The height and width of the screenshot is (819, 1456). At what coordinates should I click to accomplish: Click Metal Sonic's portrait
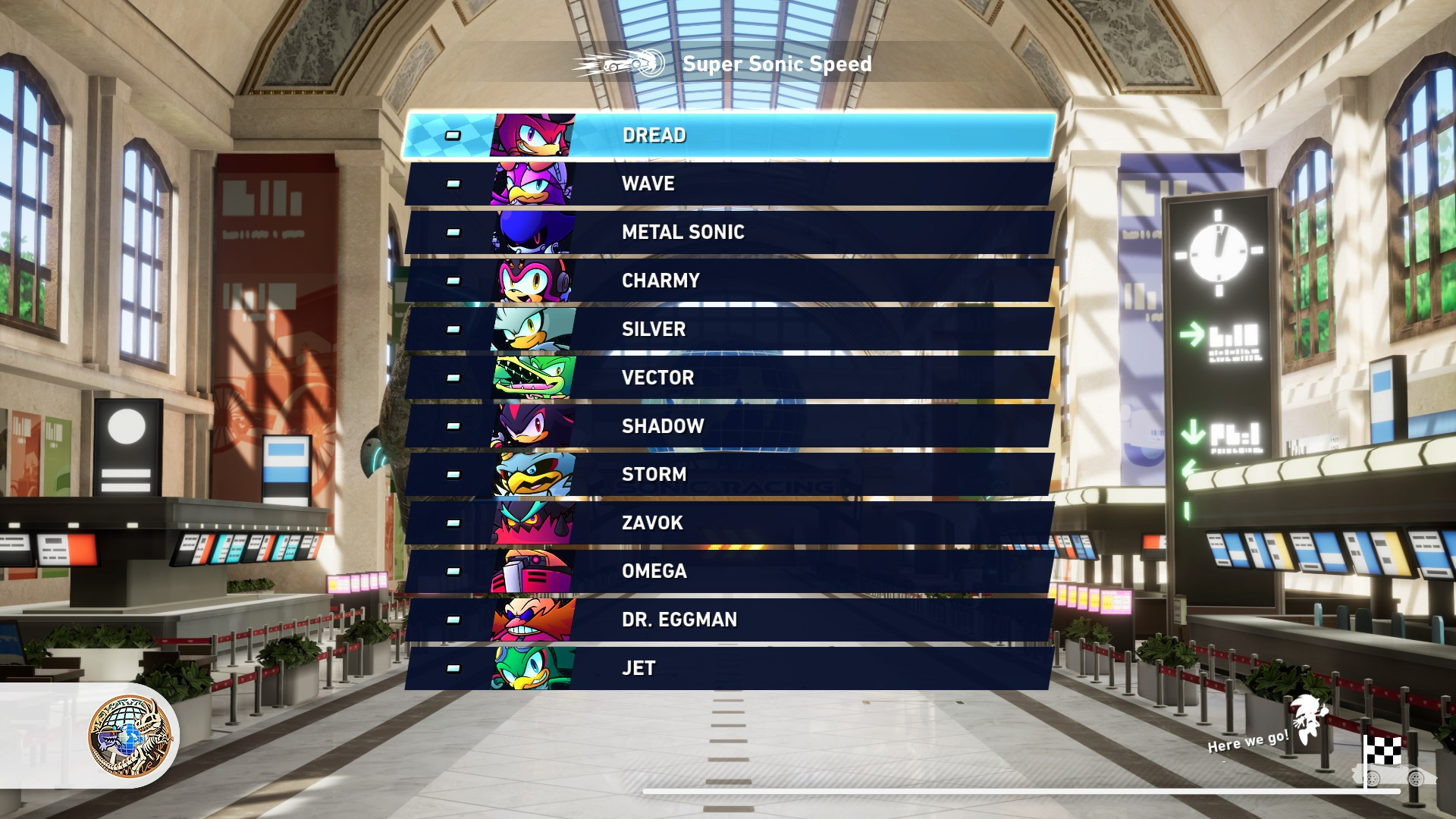click(x=531, y=231)
